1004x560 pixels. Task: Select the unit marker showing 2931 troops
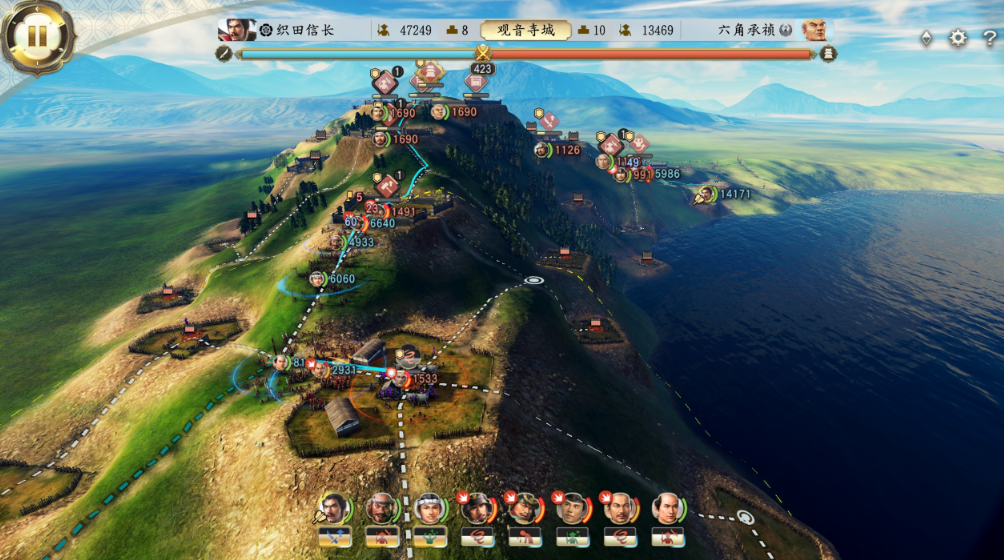[319, 370]
